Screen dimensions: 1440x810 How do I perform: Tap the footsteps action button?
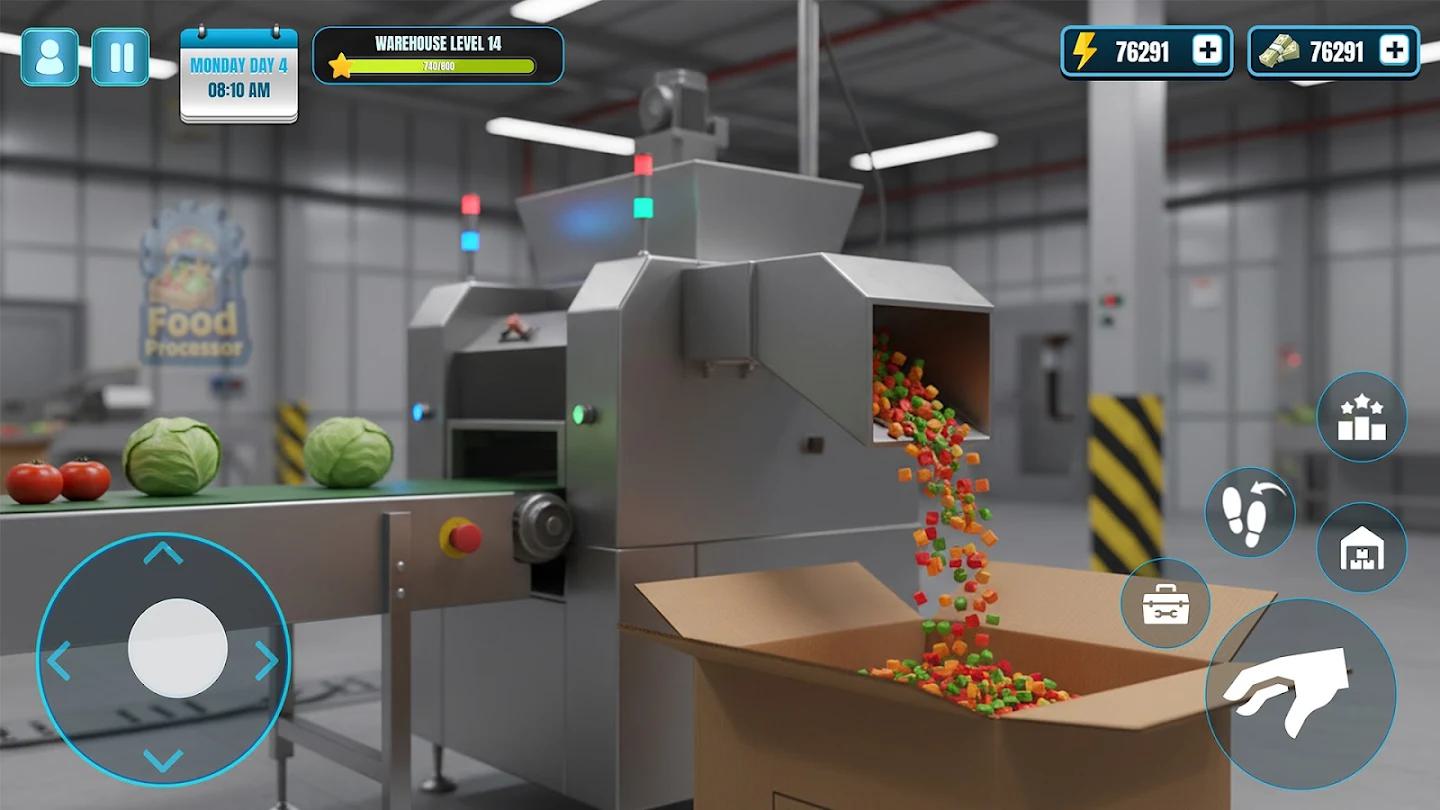pos(1249,512)
